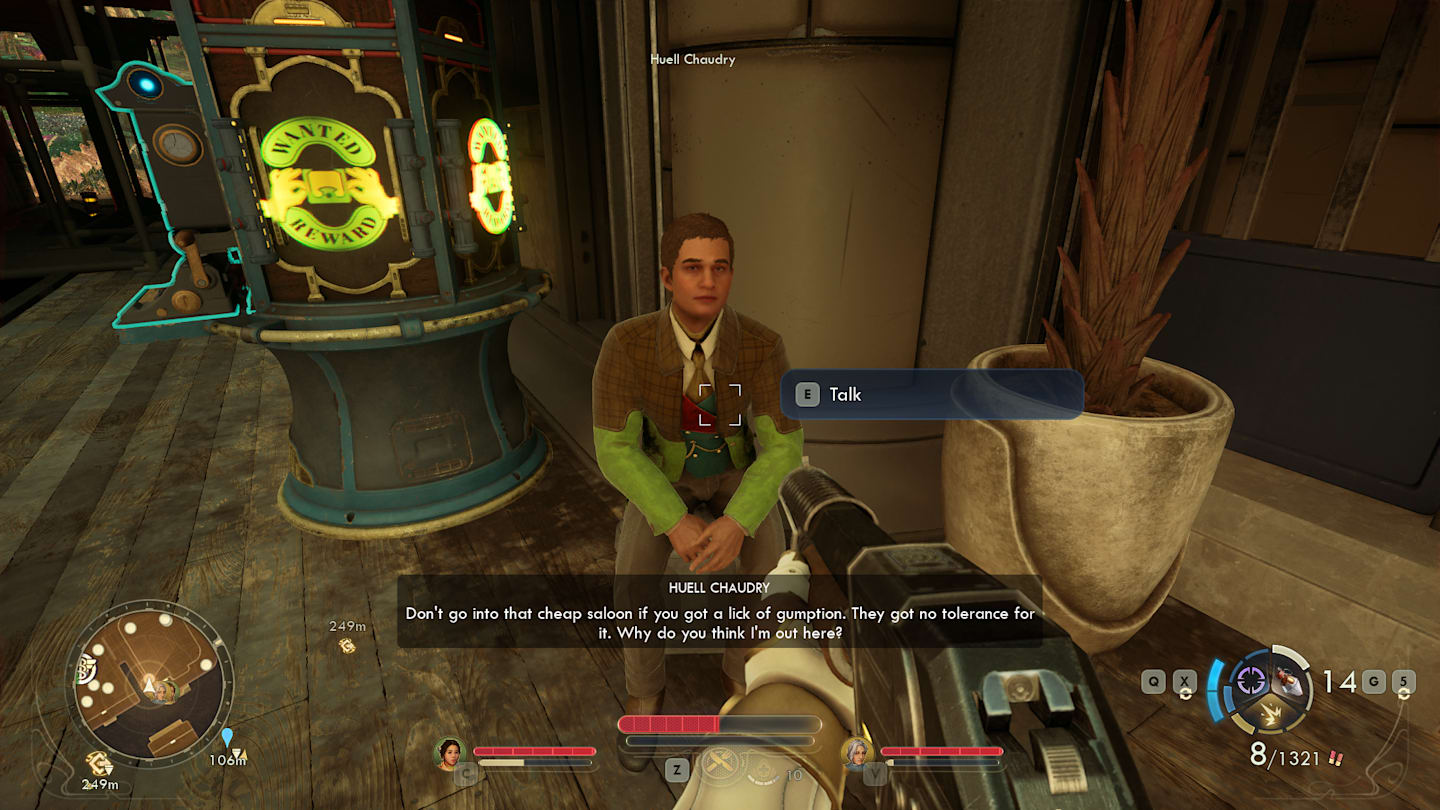Select the purple crosshair ability icon
The height and width of the screenshot is (810, 1440).
1251,681
